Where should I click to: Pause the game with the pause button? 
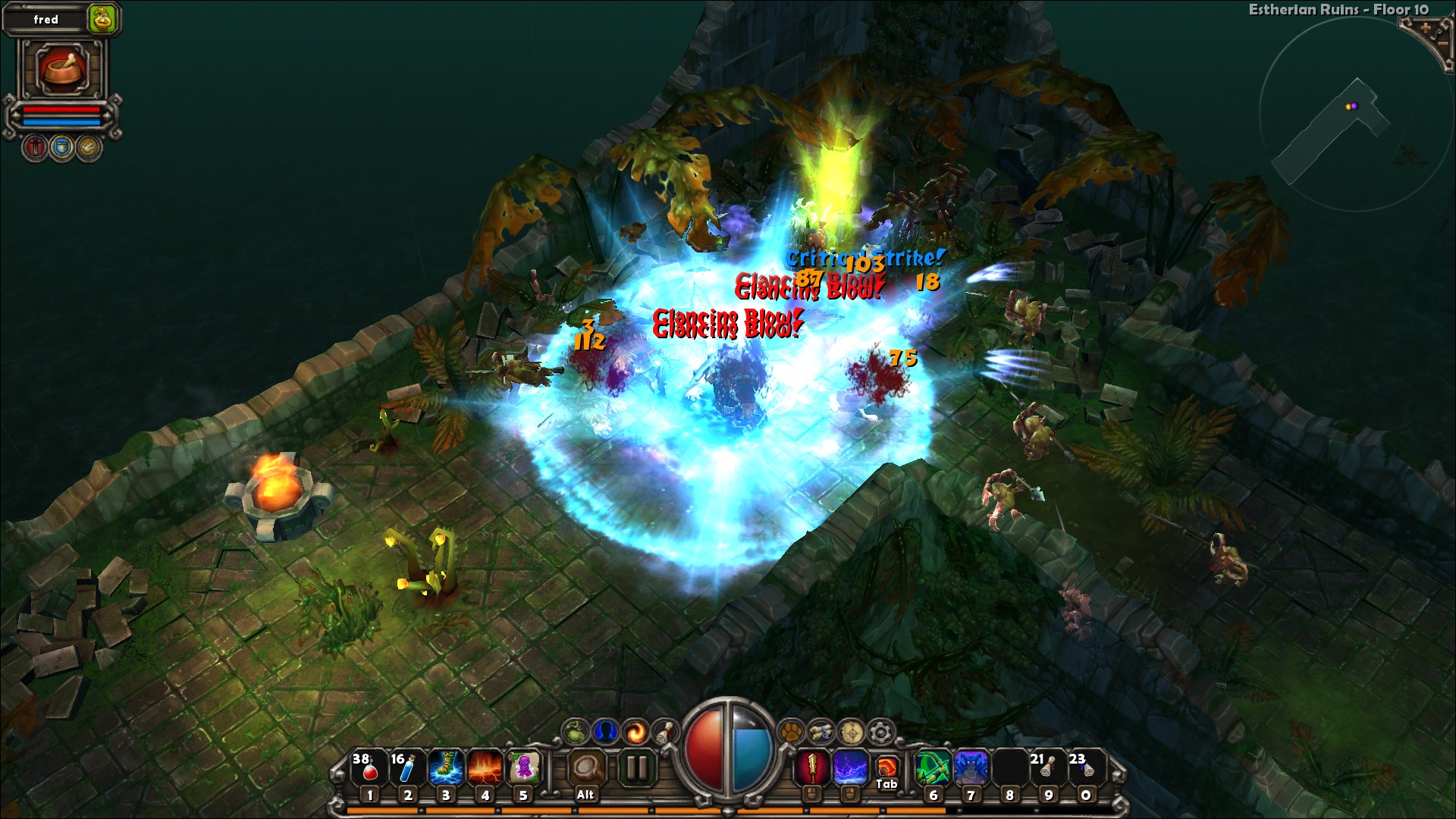point(636,768)
